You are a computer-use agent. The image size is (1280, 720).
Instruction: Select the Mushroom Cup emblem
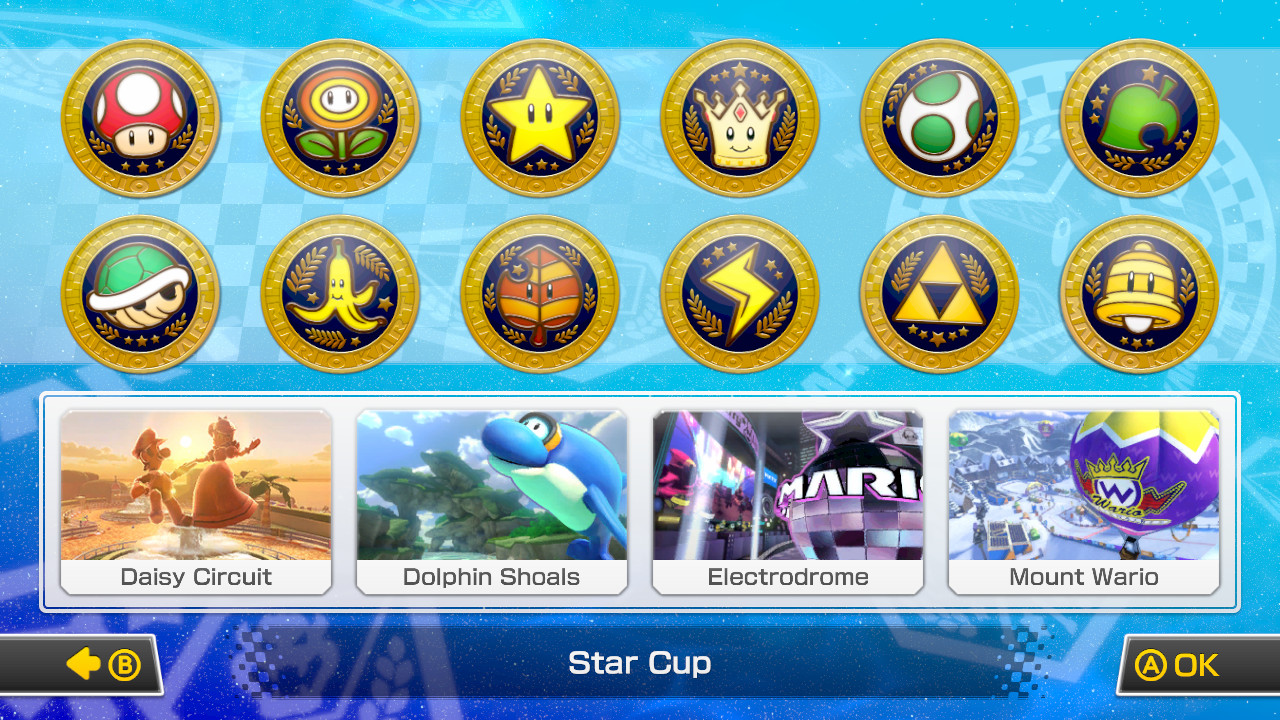(x=140, y=117)
